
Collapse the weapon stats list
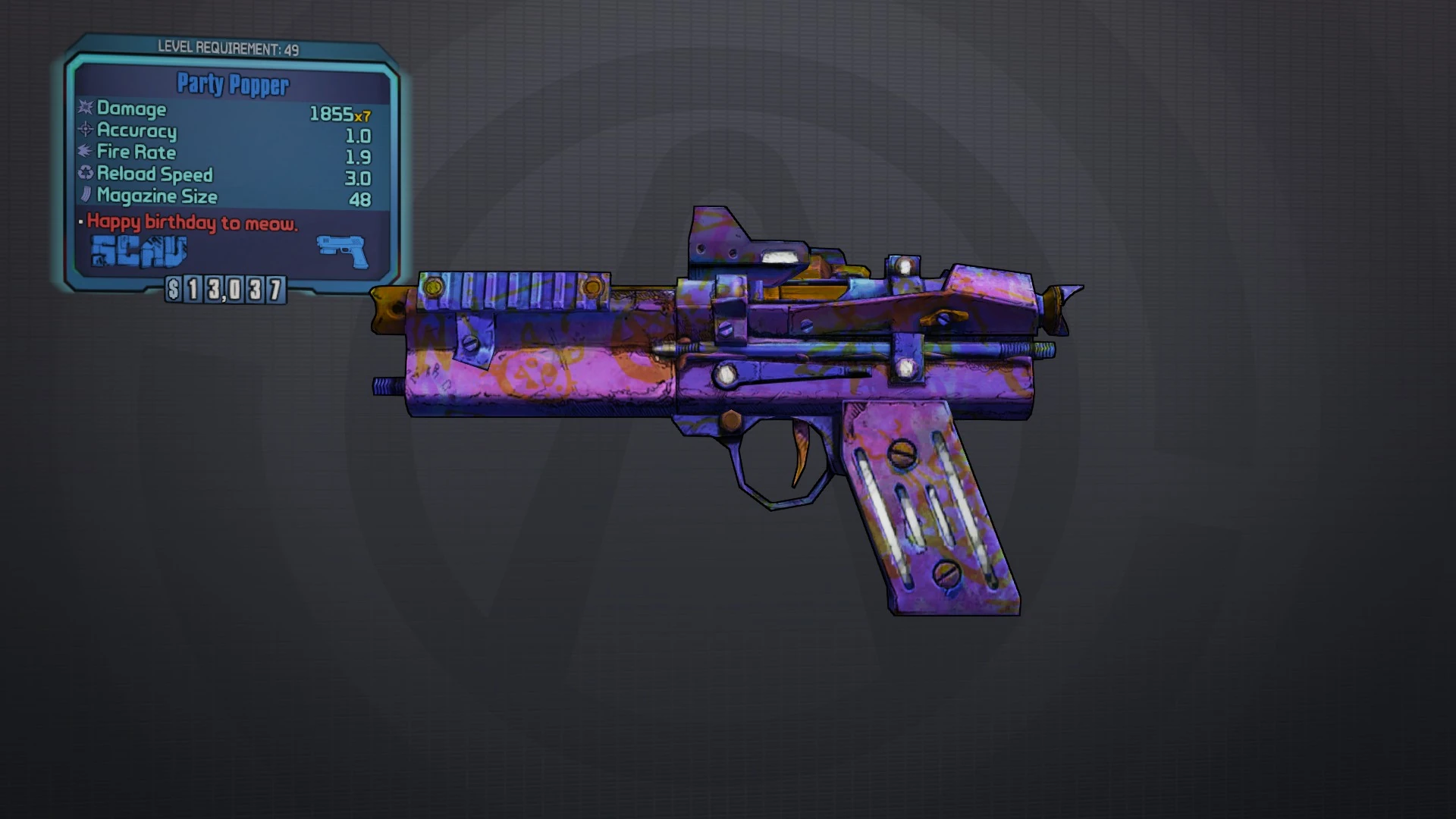[227, 152]
